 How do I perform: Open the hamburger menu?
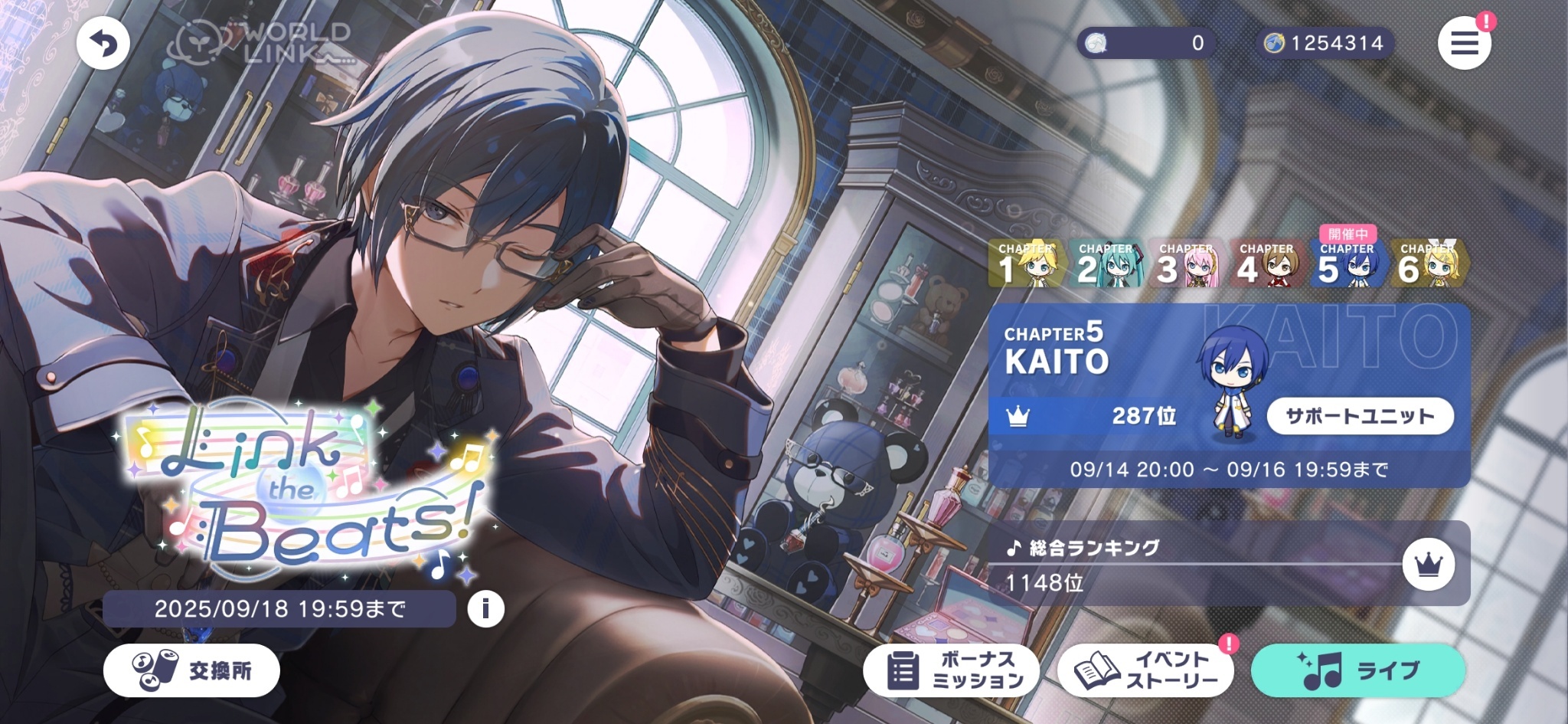(x=1464, y=44)
